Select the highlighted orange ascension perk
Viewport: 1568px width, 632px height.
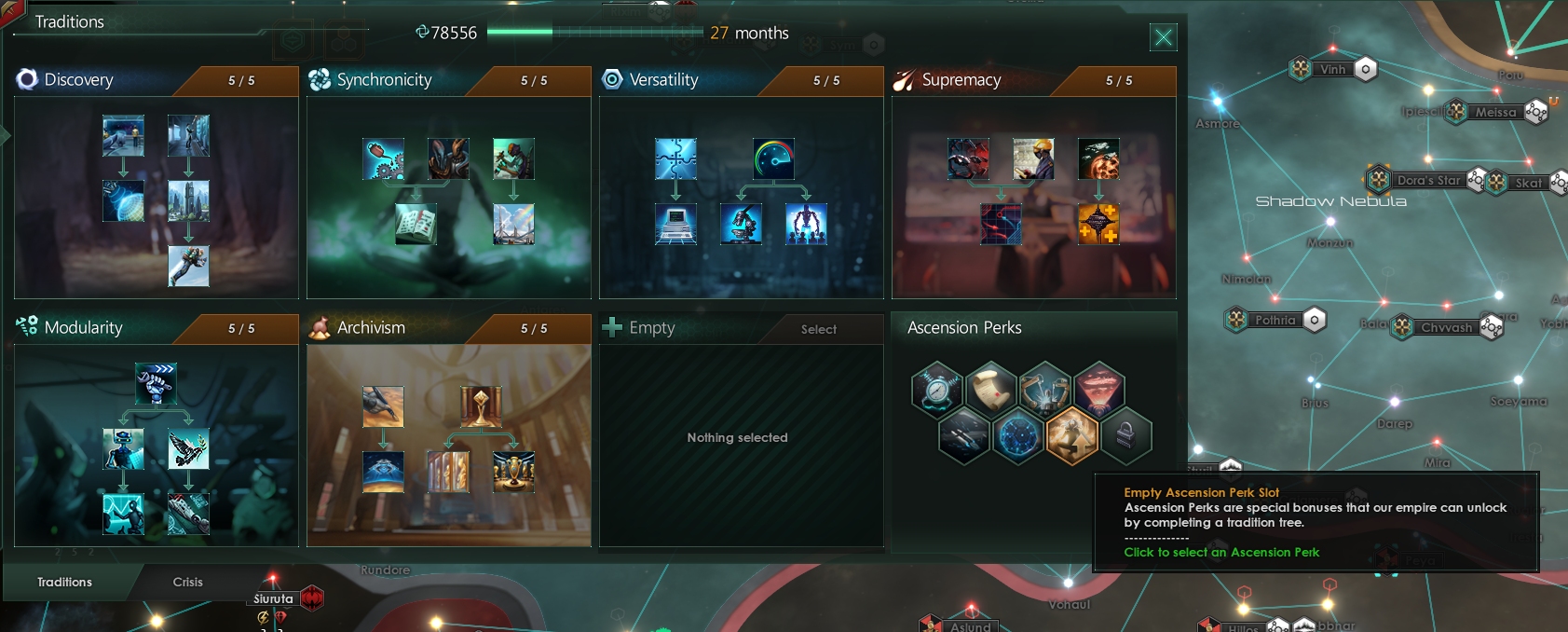1071,435
